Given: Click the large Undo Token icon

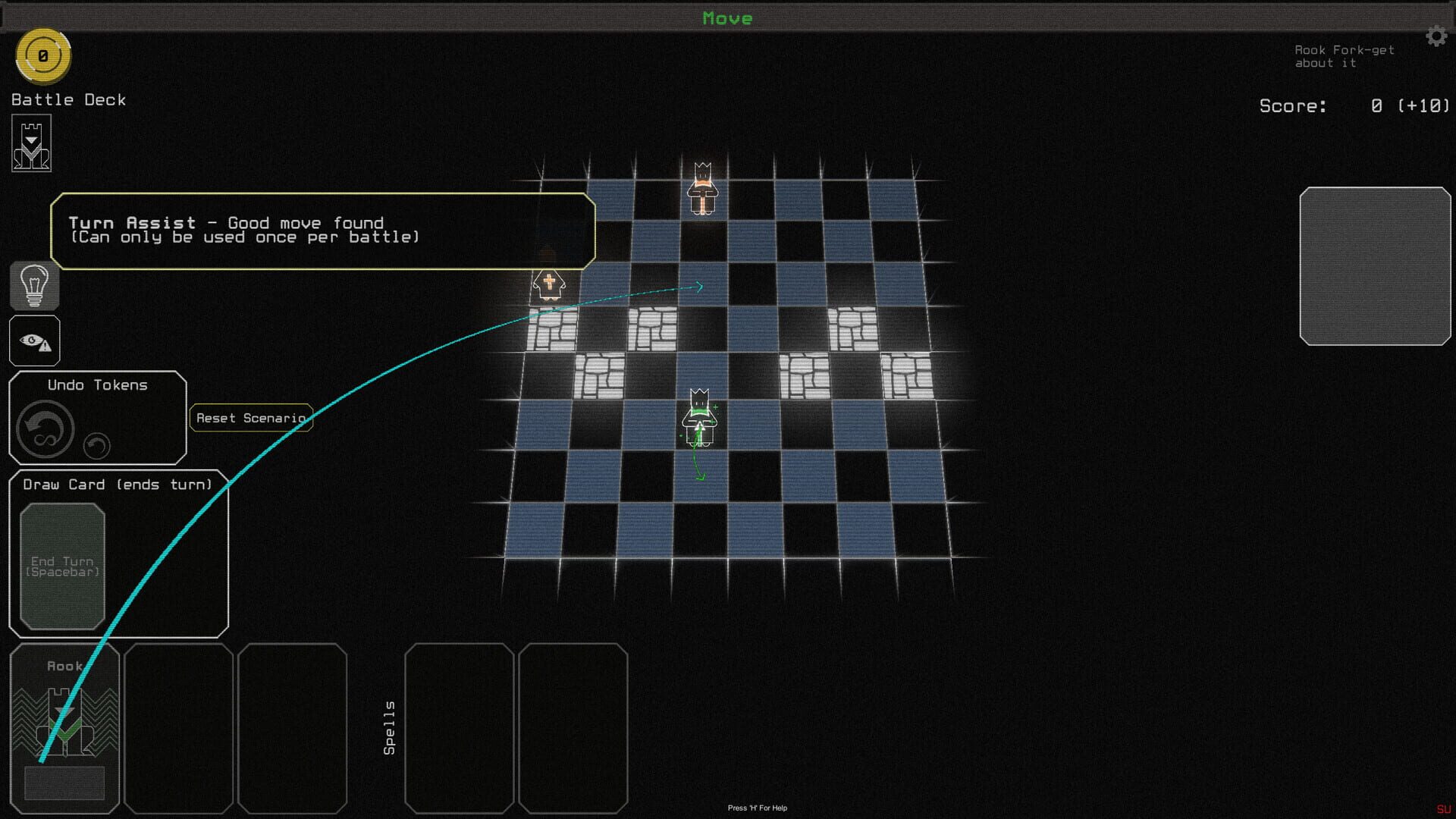Looking at the screenshot, I should coord(44,429).
